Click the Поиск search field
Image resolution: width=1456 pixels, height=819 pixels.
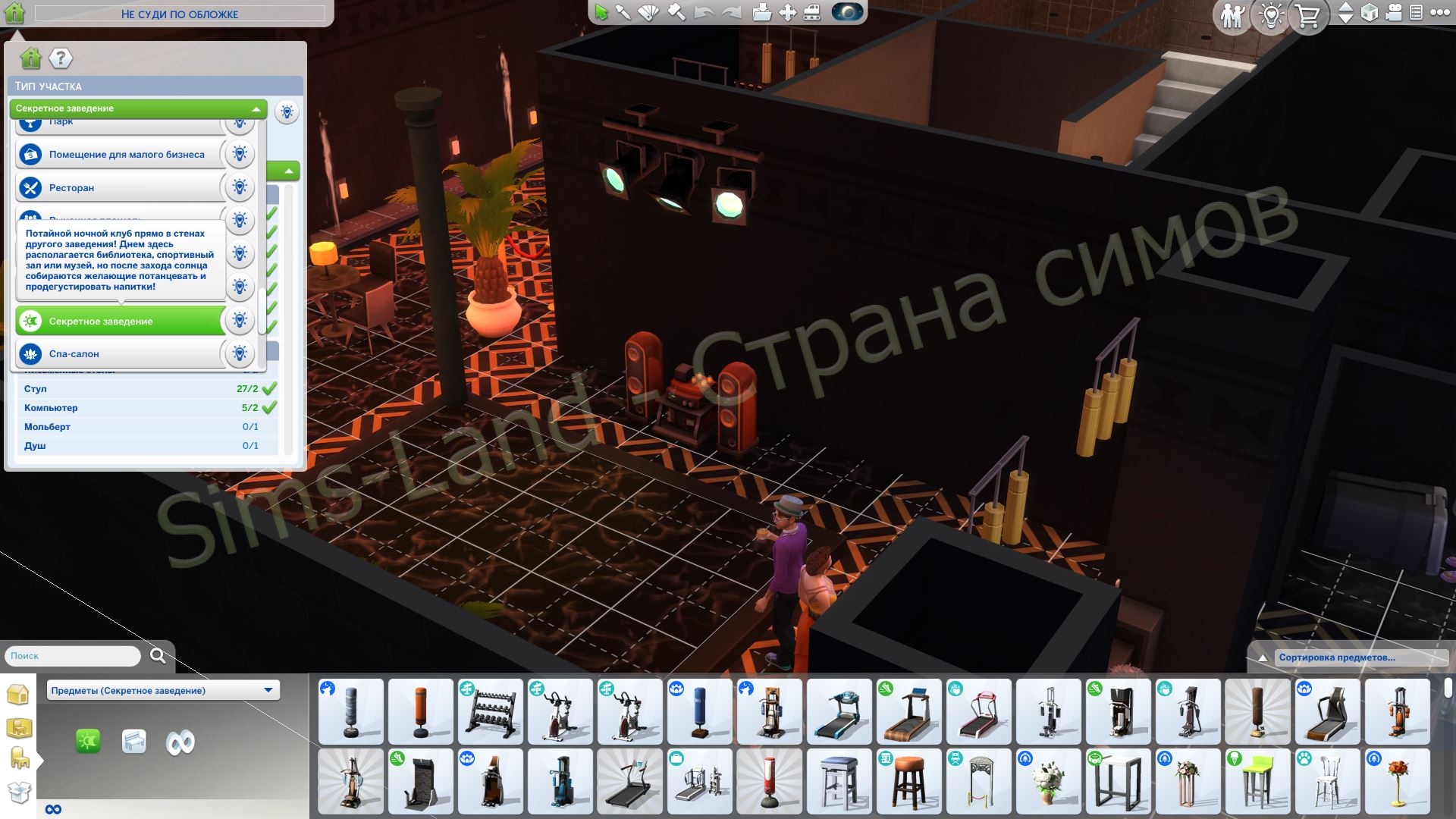coord(72,655)
